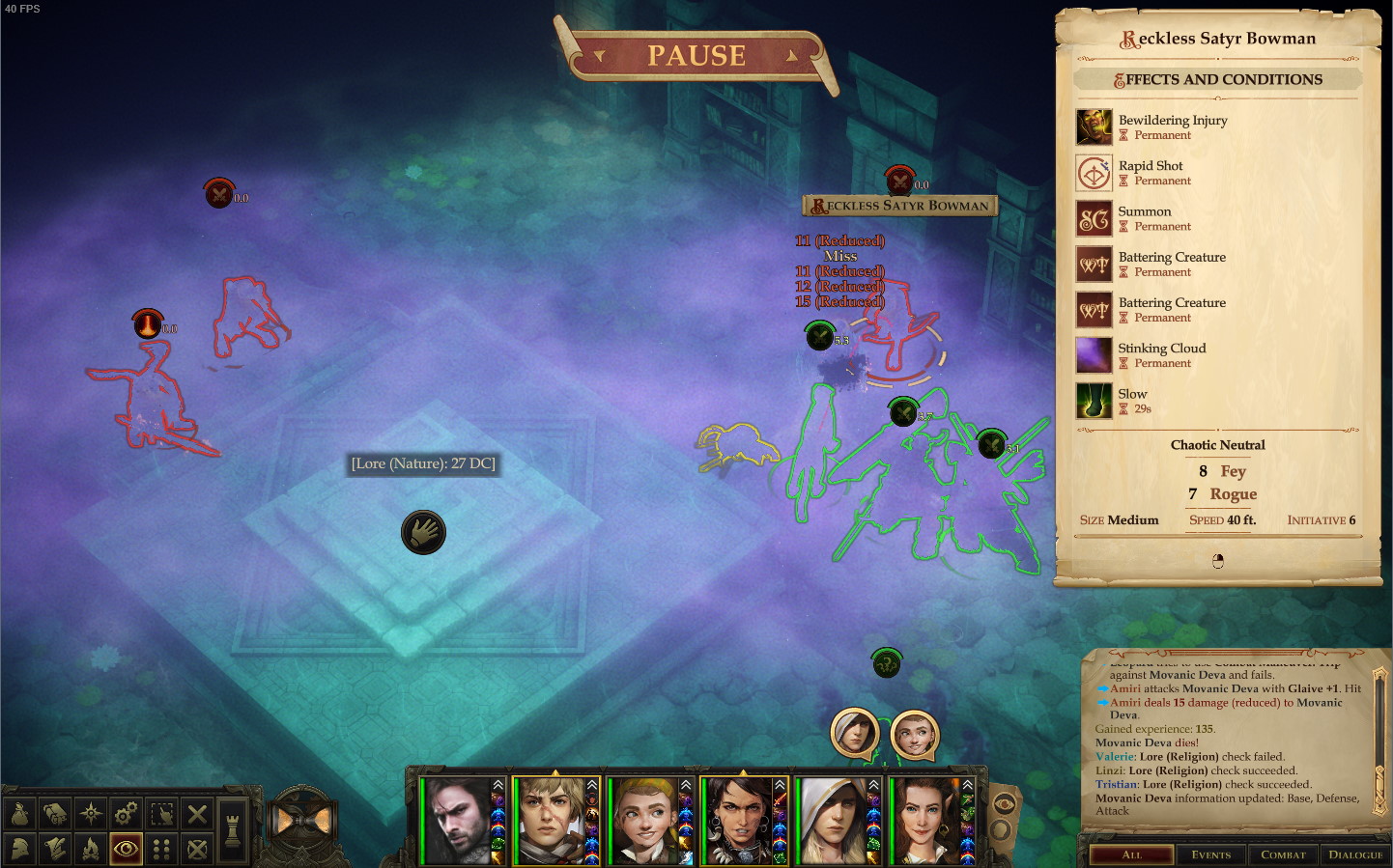The height and width of the screenshot is (868, 1393).
Task: Toggle the highlighted eye inspect mode
Action: [126, 849]
